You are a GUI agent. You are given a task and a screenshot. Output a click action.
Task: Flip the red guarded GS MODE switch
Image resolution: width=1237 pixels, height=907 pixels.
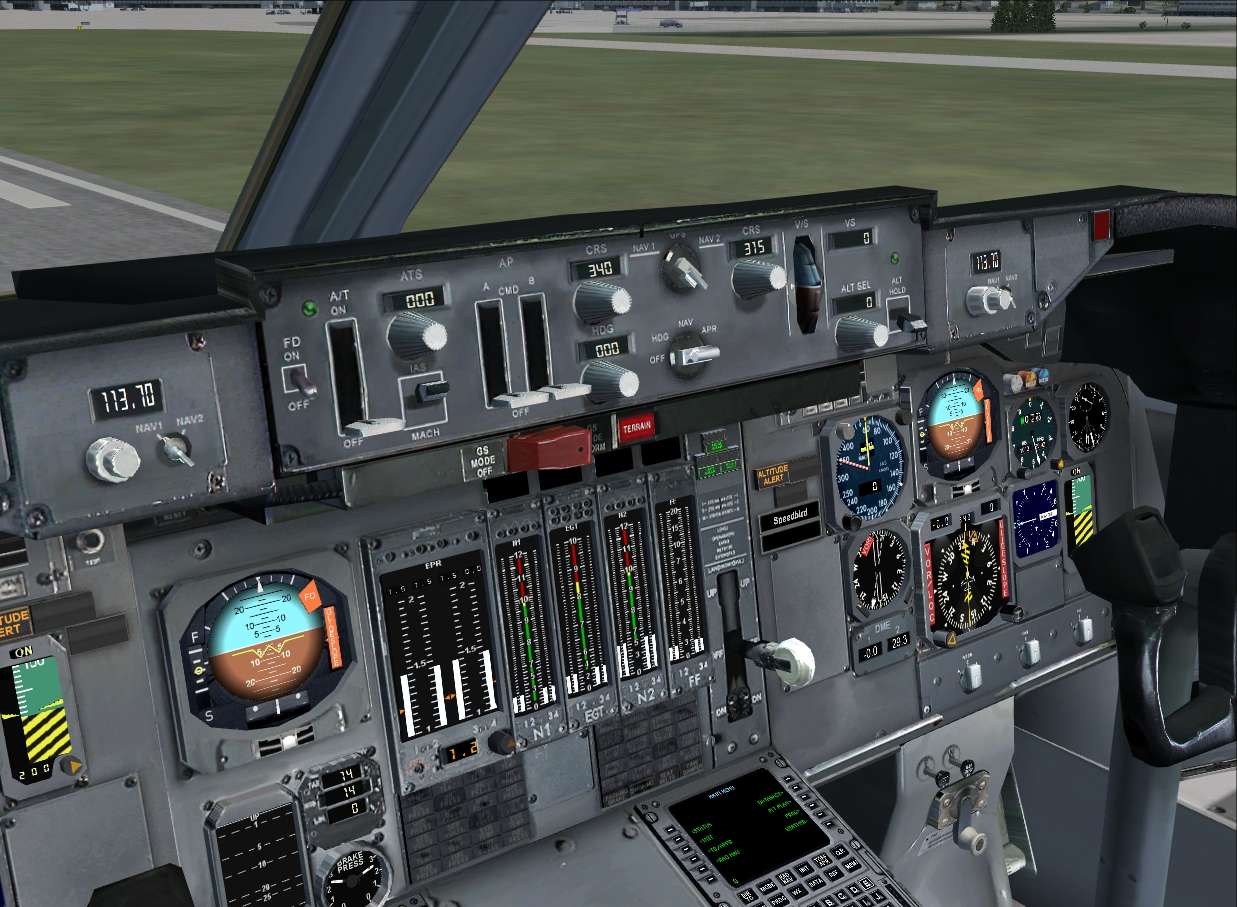(x=548, y=449)
